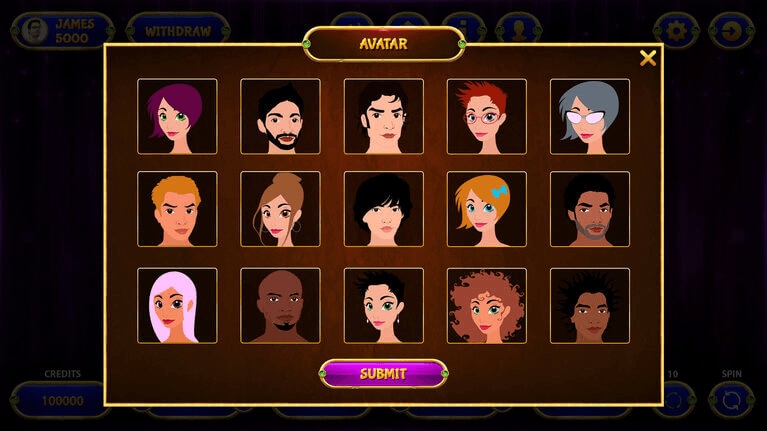Select the gray-haired woman with pink sunglasses
The image size is (767, 431).
coord(589,117)
